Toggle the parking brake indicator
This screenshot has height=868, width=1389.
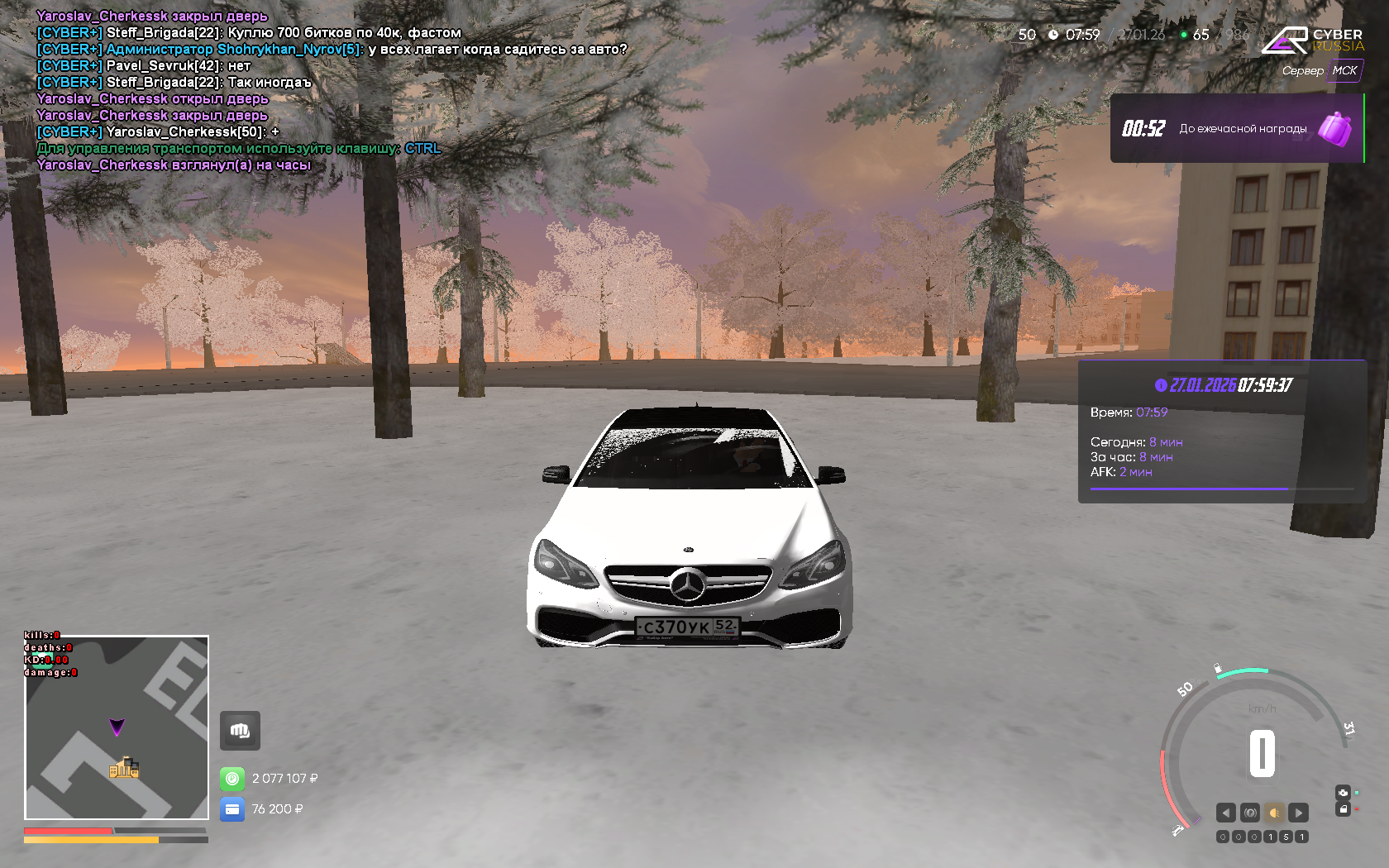1250,813
